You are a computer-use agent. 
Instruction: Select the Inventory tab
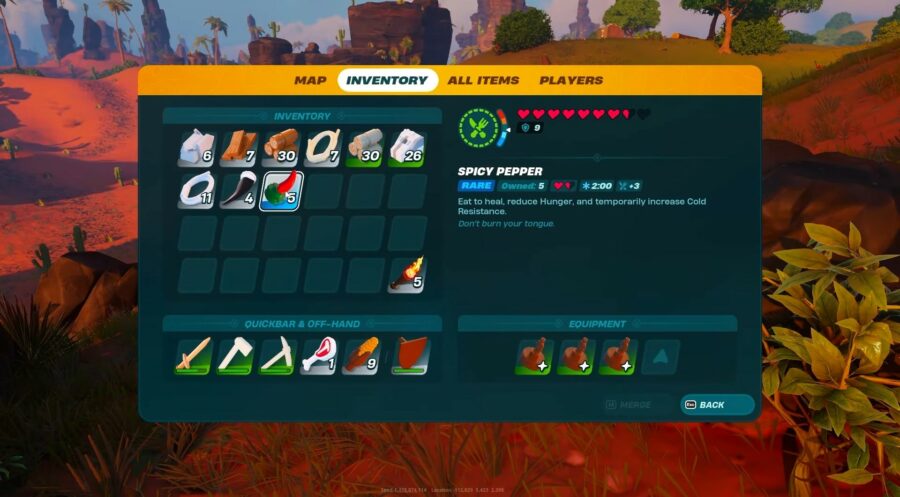387,80
